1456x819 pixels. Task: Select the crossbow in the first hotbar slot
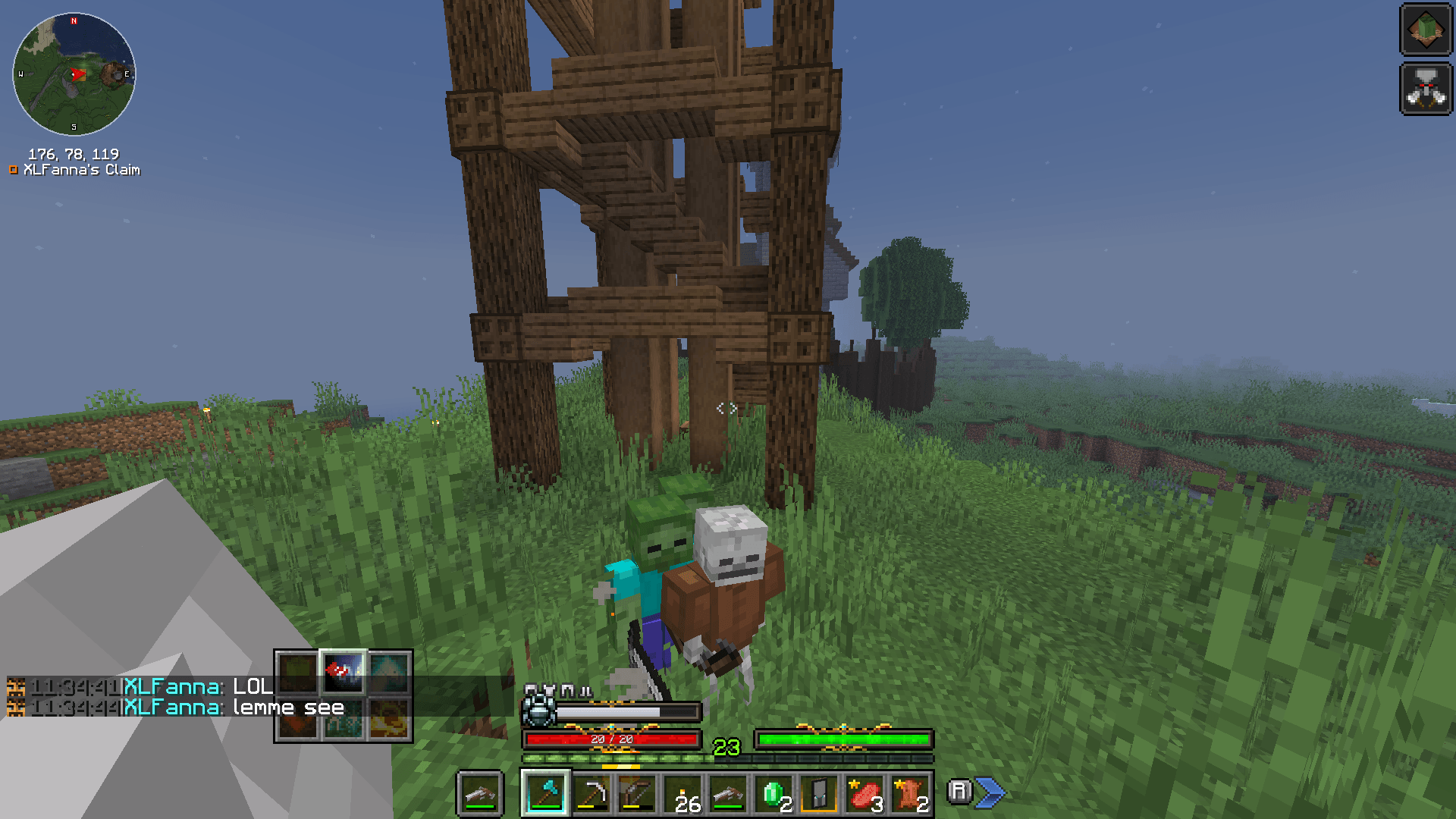pyautogui.click(x=480, y=794)
